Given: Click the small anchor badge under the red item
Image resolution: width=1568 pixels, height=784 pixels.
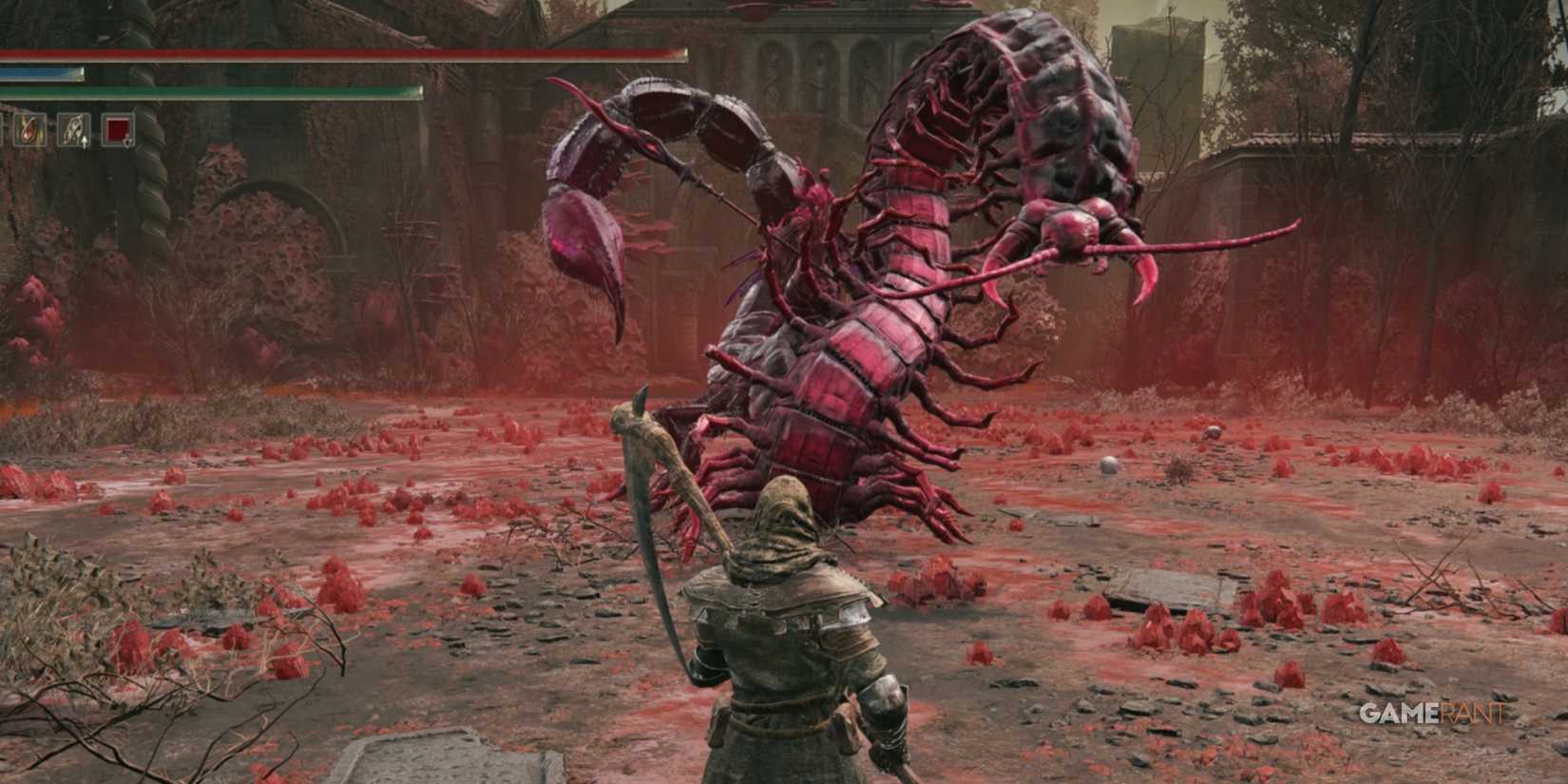Looking at the screenshot, I should (x=127, y=143).
